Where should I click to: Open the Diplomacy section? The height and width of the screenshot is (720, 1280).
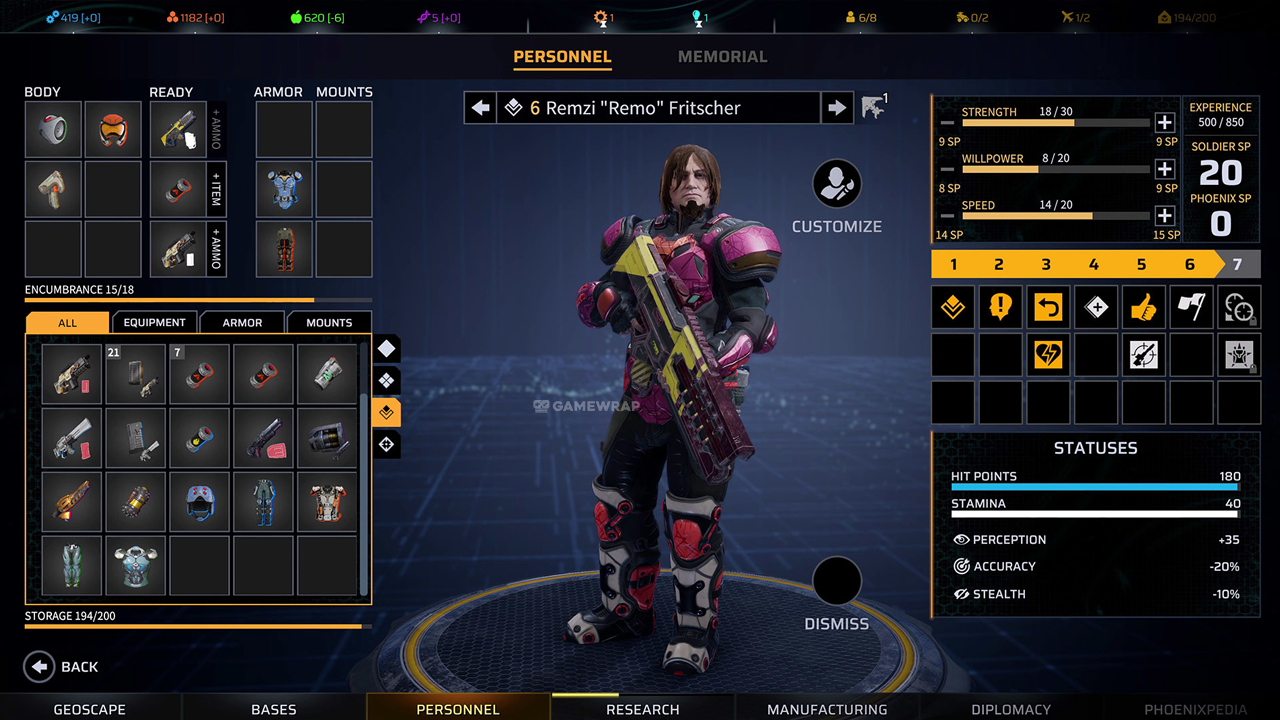pyautogui.click(x=1011, y=709)
